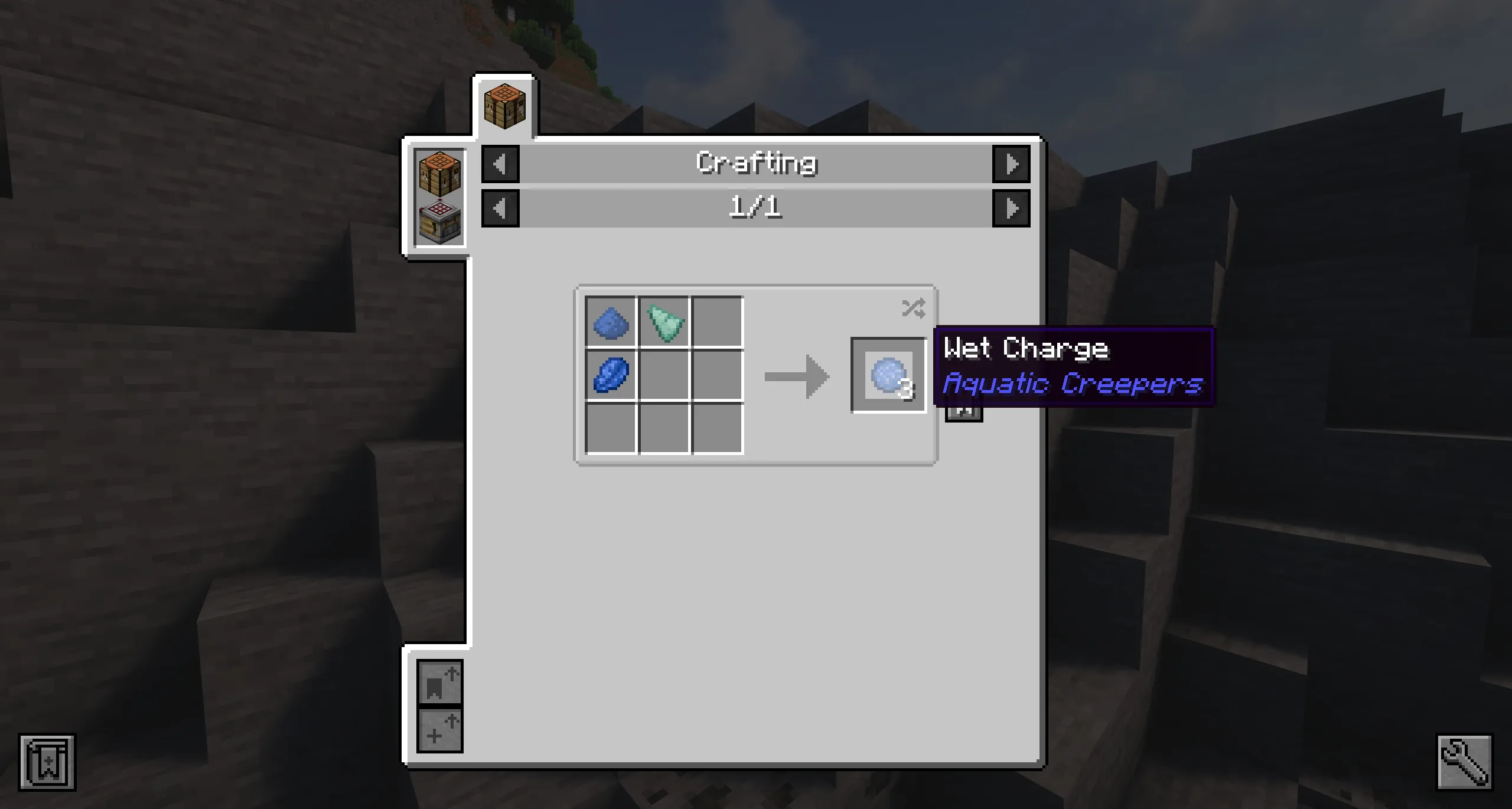Select the crafter workstation icon in sidebar
Screen dimensions: 1512x809
[439, 223]
